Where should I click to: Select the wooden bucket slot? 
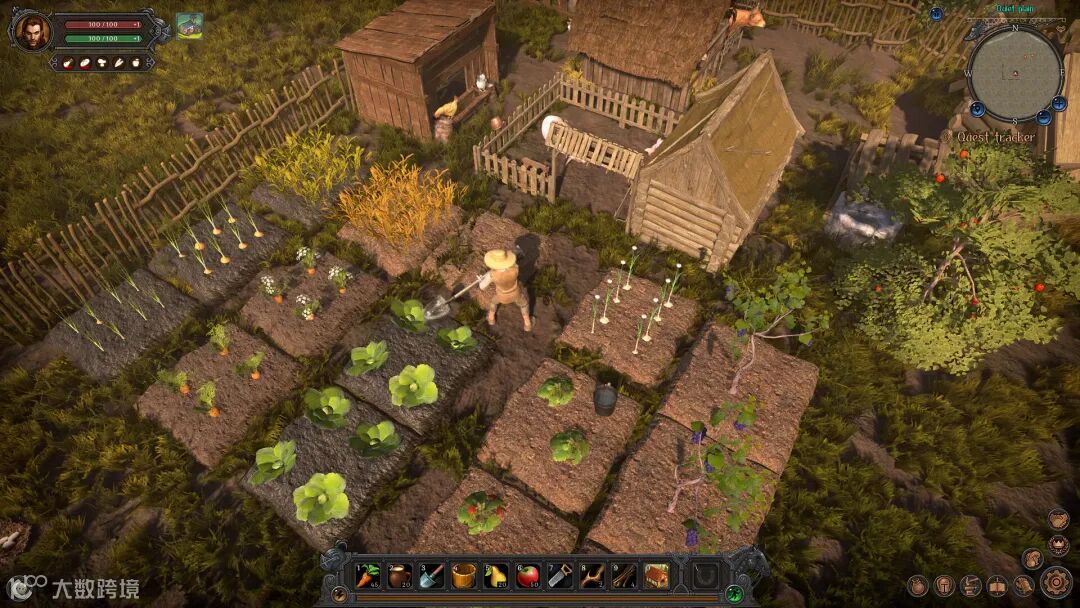click(x=464, y=576)
